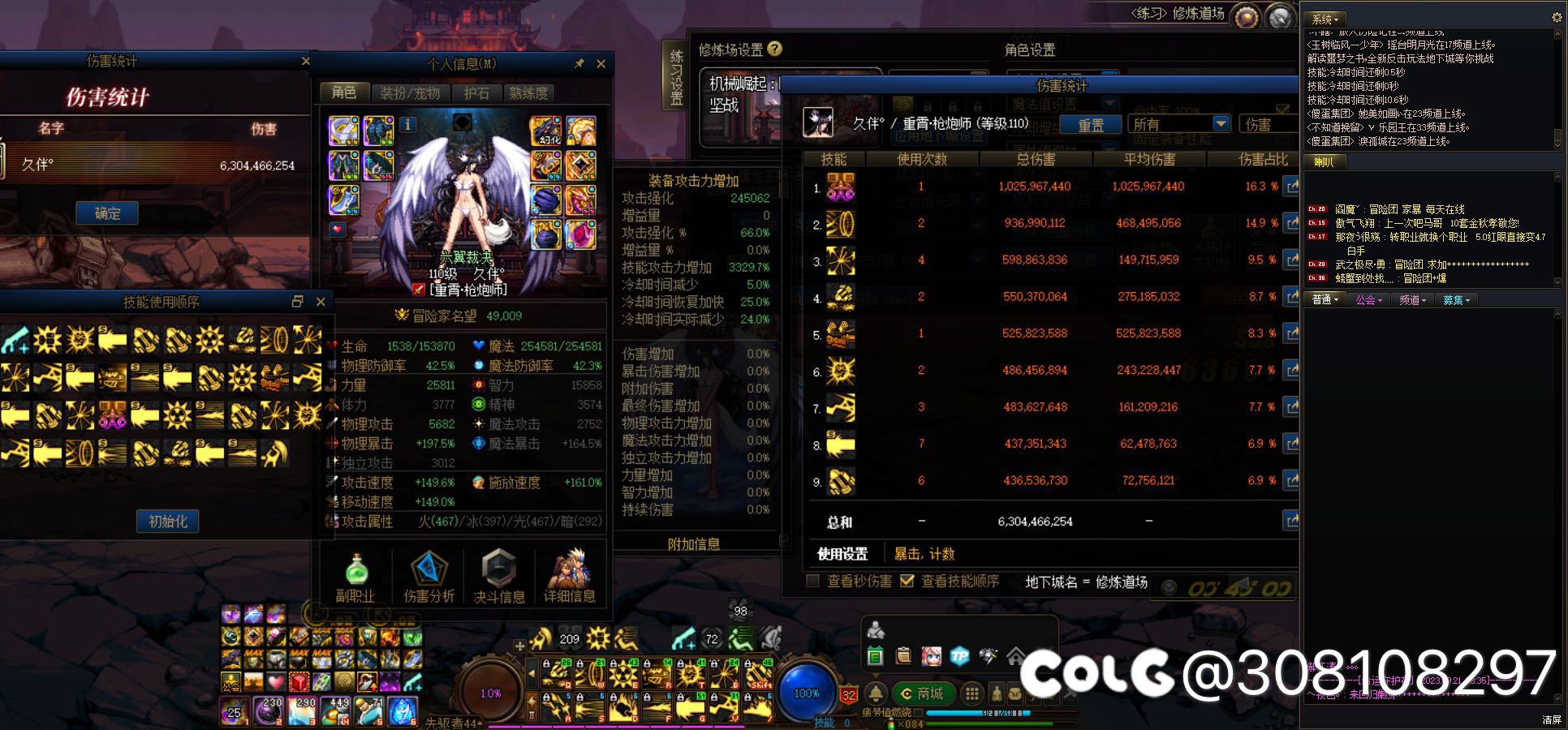Open the green event calendar icon

pyautogui.click(x=873, y=655)
